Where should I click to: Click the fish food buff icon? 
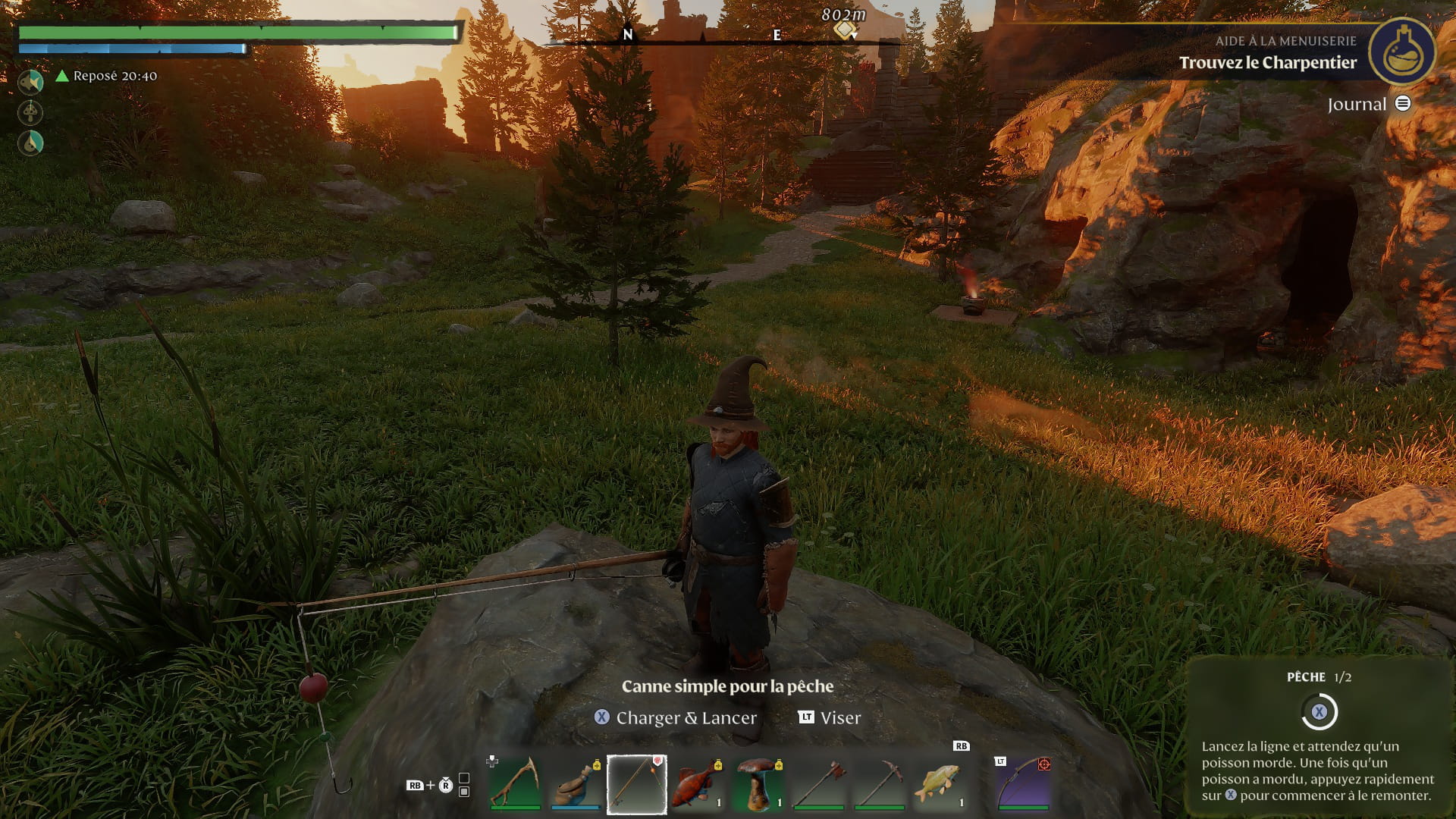(x=30, y=82)
